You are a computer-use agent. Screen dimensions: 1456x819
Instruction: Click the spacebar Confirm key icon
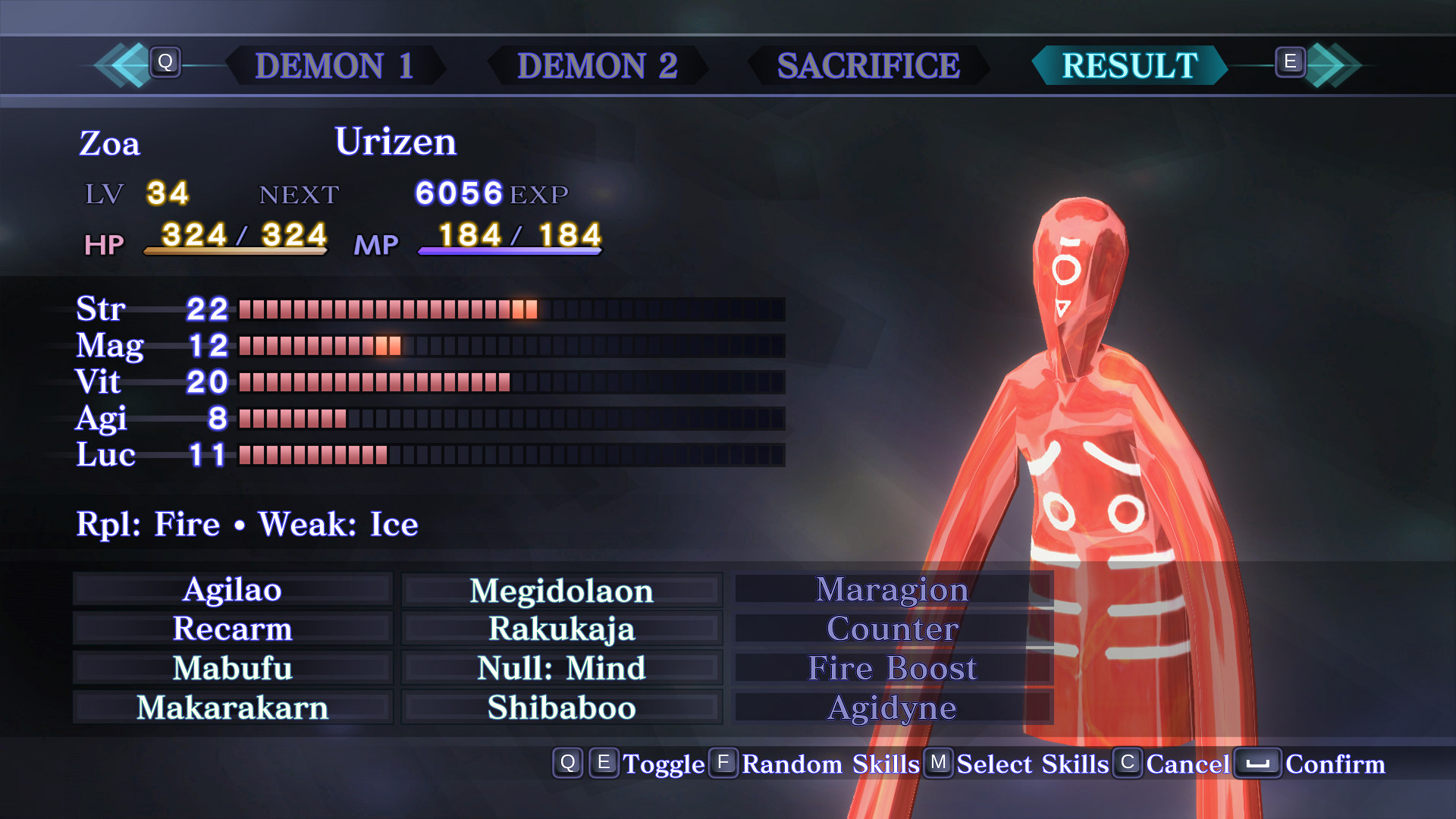point(1259,764)
